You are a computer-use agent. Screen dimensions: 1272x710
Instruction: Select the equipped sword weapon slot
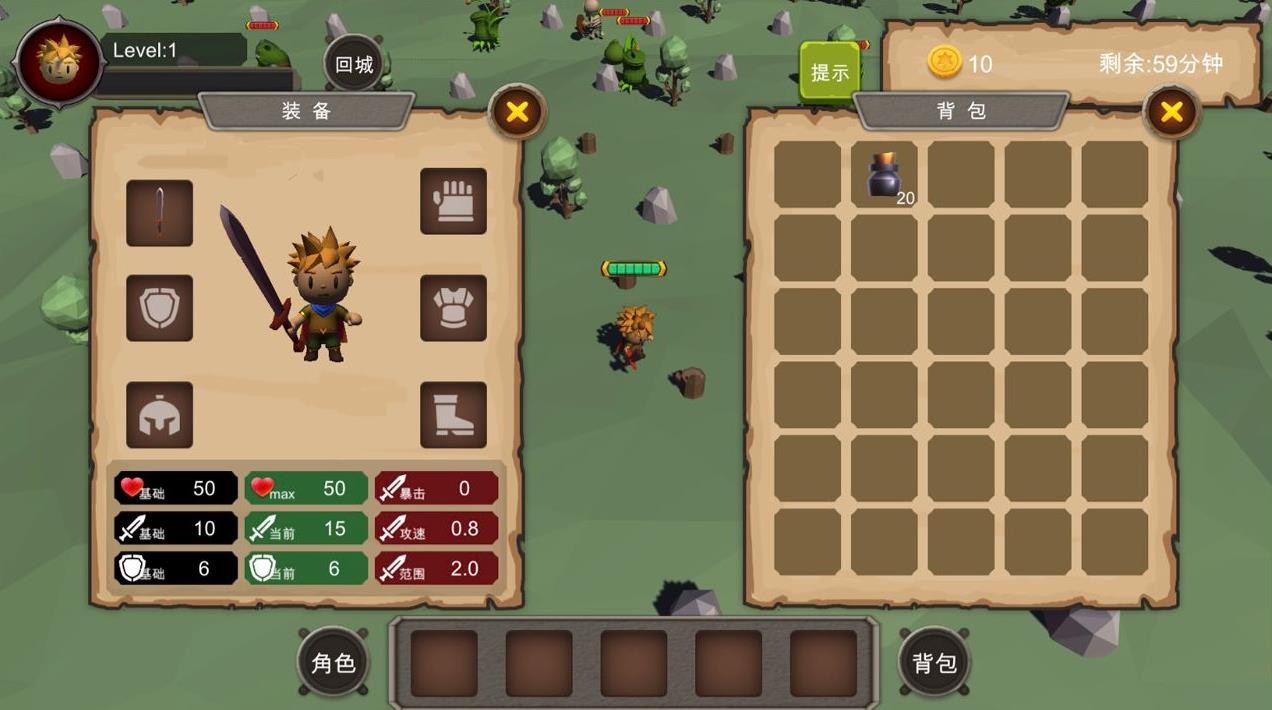click(x=159, y=213)
